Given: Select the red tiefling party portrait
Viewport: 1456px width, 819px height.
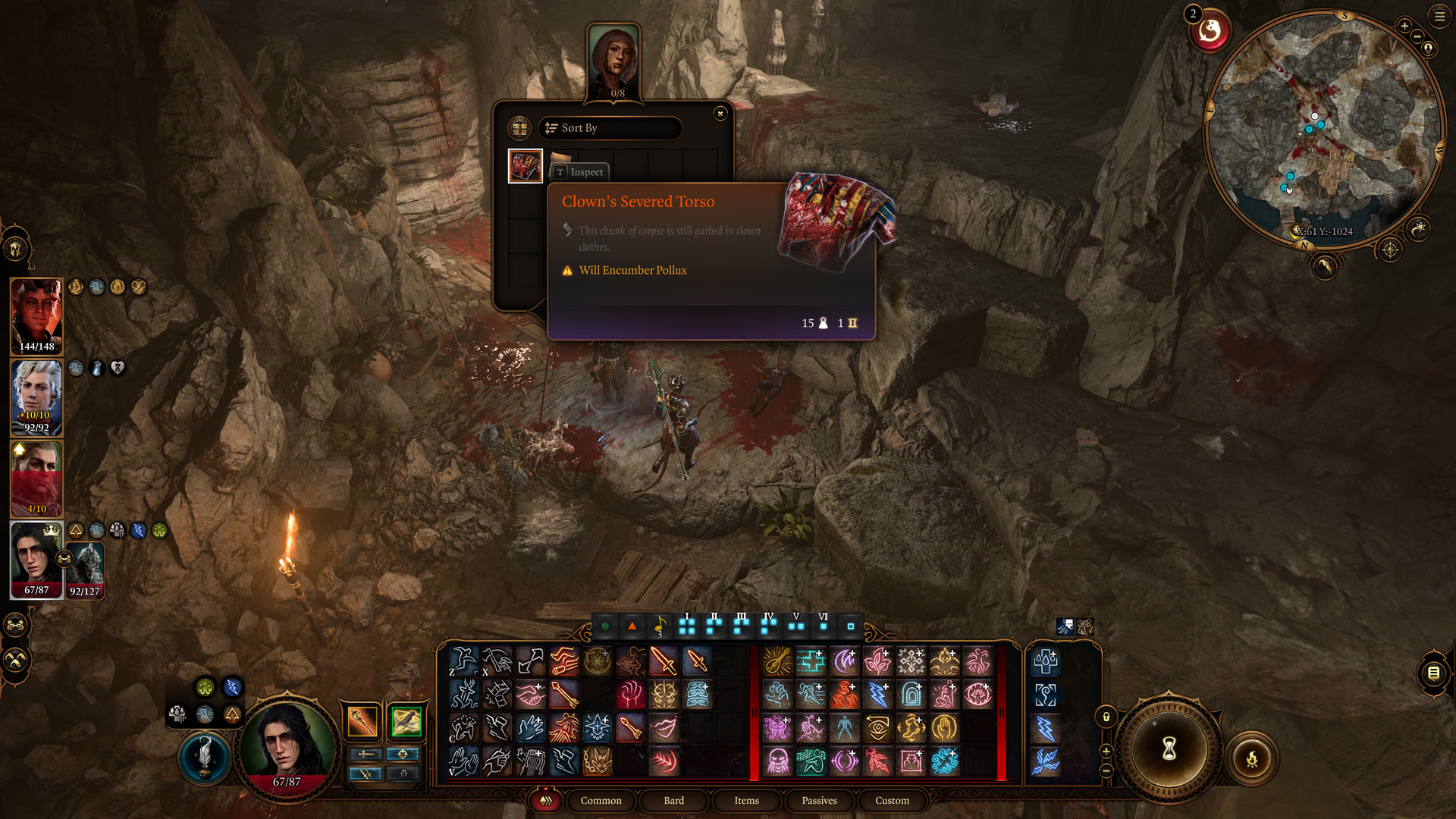Looking at the screenshot, I should pos(36,315).
